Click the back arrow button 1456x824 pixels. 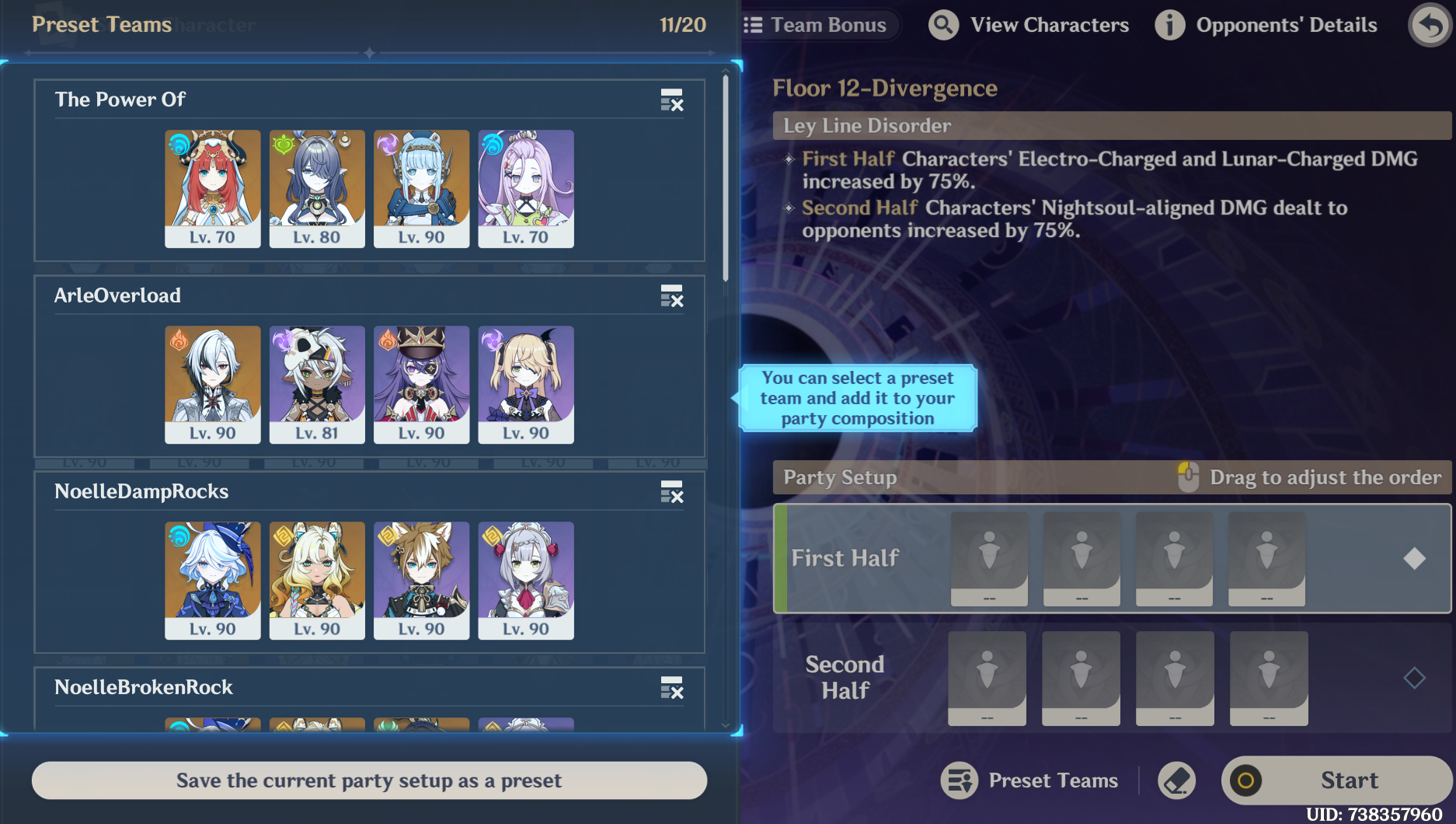pyautogui.click(x=1430, y=25)
